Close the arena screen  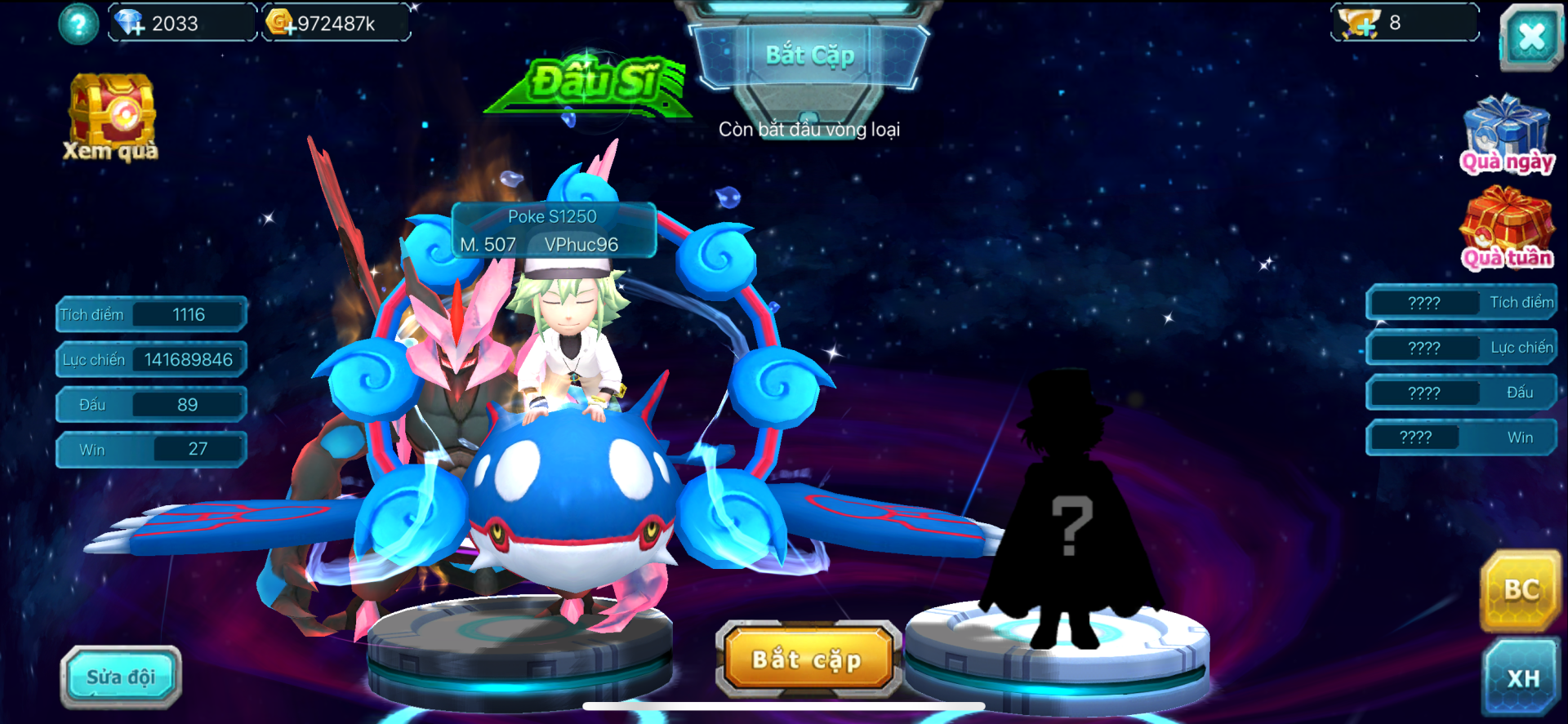click(x=1530, y=37)
